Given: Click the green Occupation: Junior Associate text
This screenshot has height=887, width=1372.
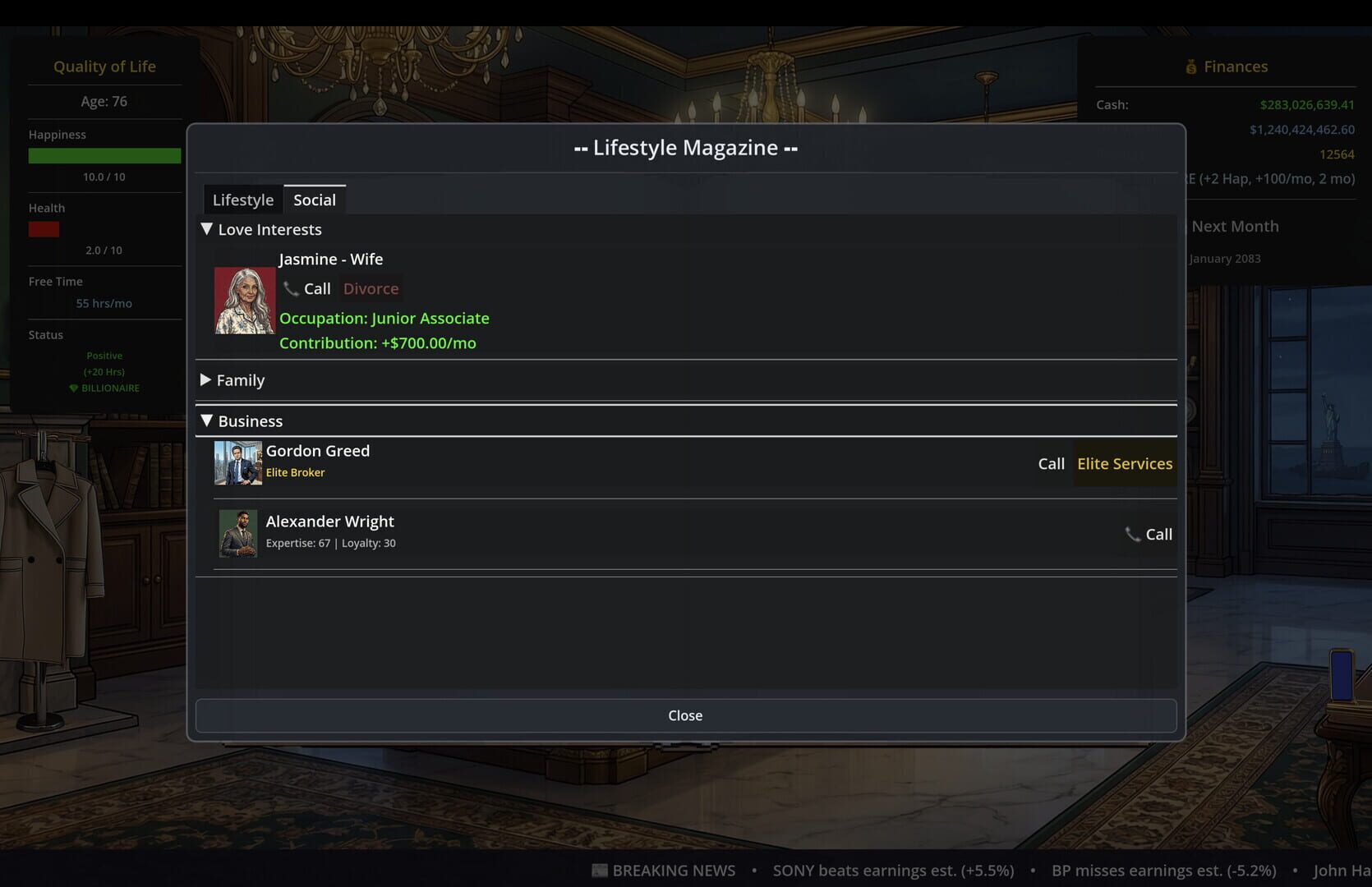Looking at the screenshot, I should pos(384,318).
